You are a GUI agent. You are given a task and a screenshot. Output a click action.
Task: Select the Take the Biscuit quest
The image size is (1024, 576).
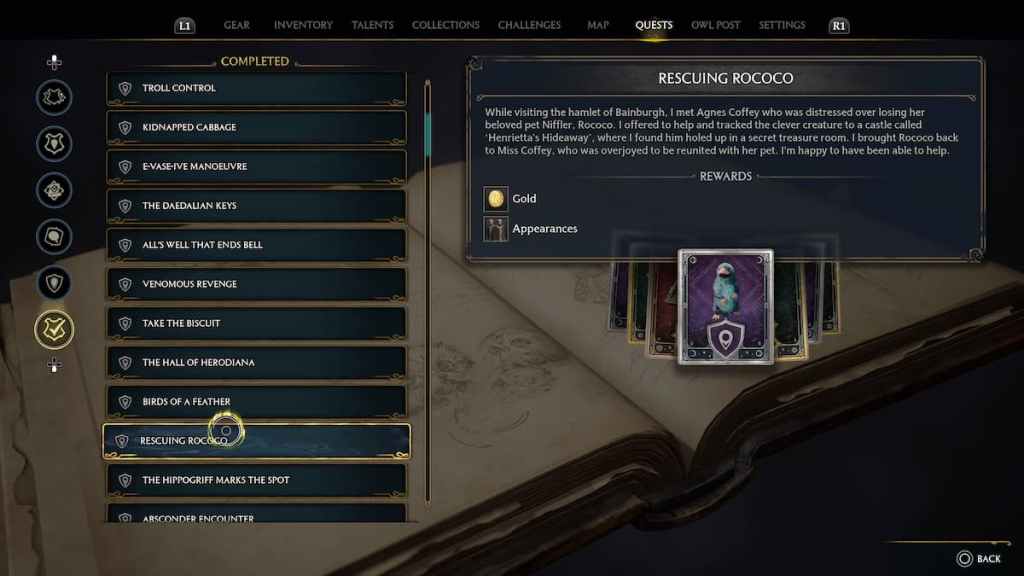[x=256, y=323]
